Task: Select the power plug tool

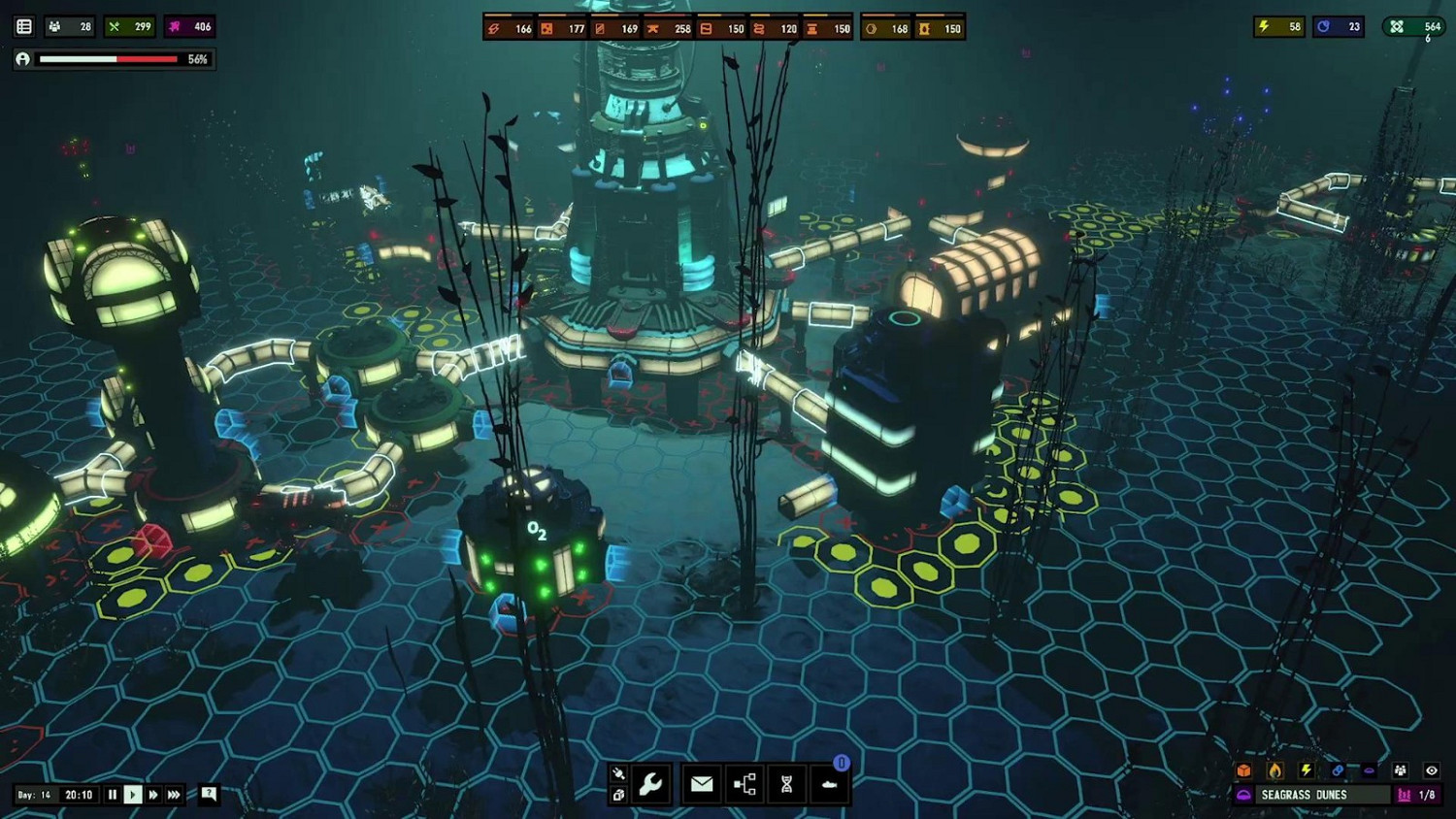Action: [x=618, y=773]
